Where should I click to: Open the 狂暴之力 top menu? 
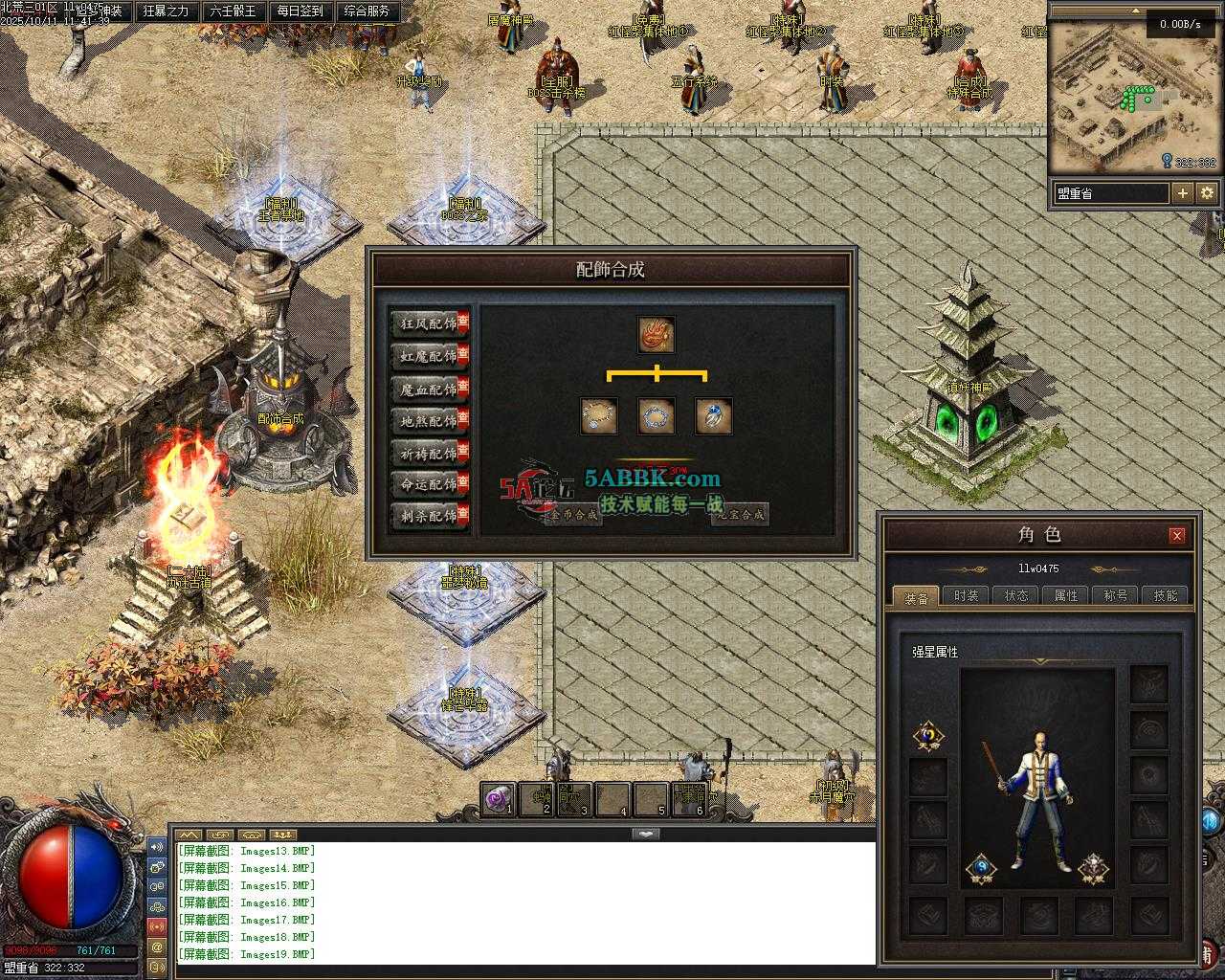[166, 11]
